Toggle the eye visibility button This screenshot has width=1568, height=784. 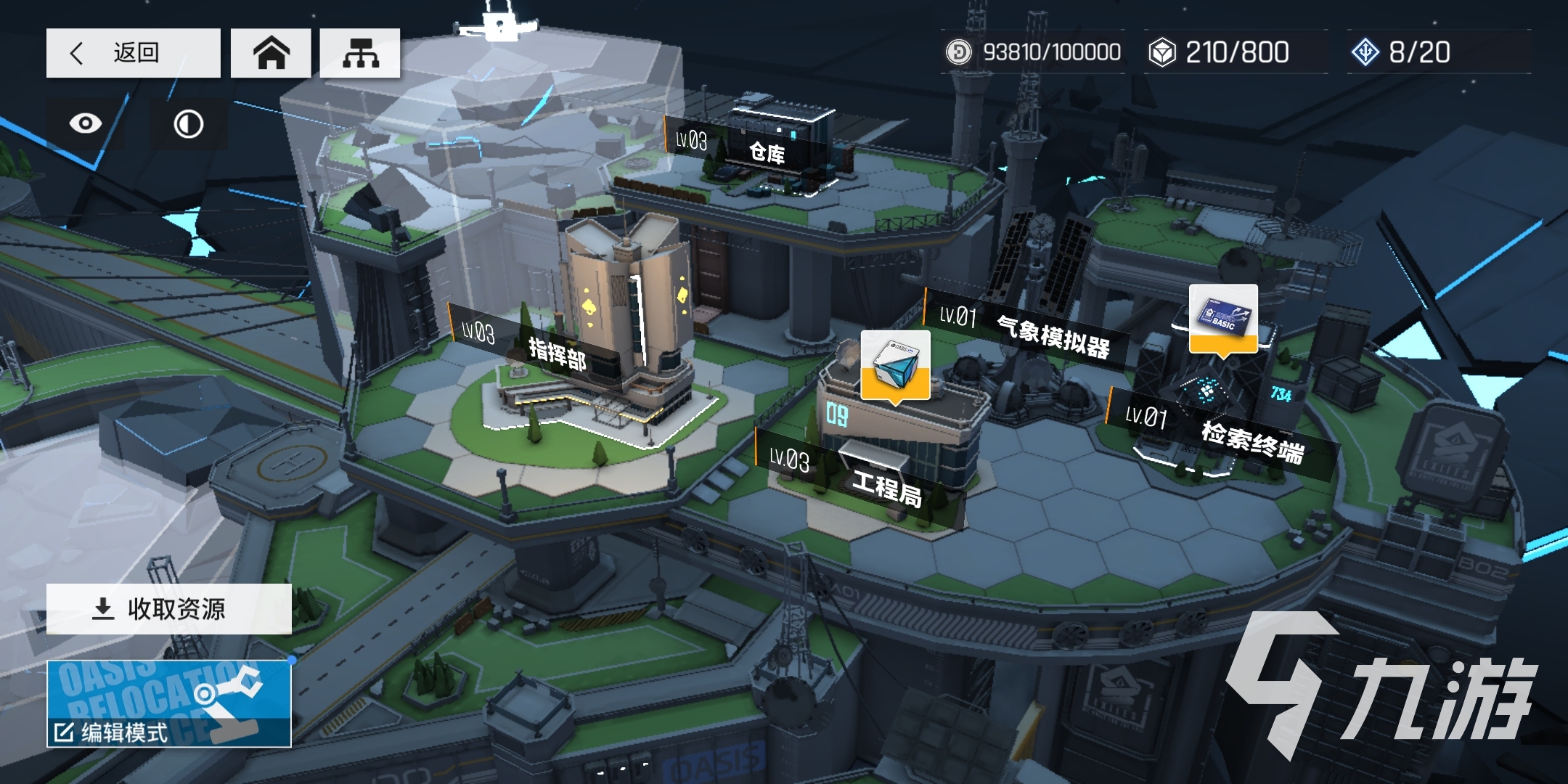86,123
